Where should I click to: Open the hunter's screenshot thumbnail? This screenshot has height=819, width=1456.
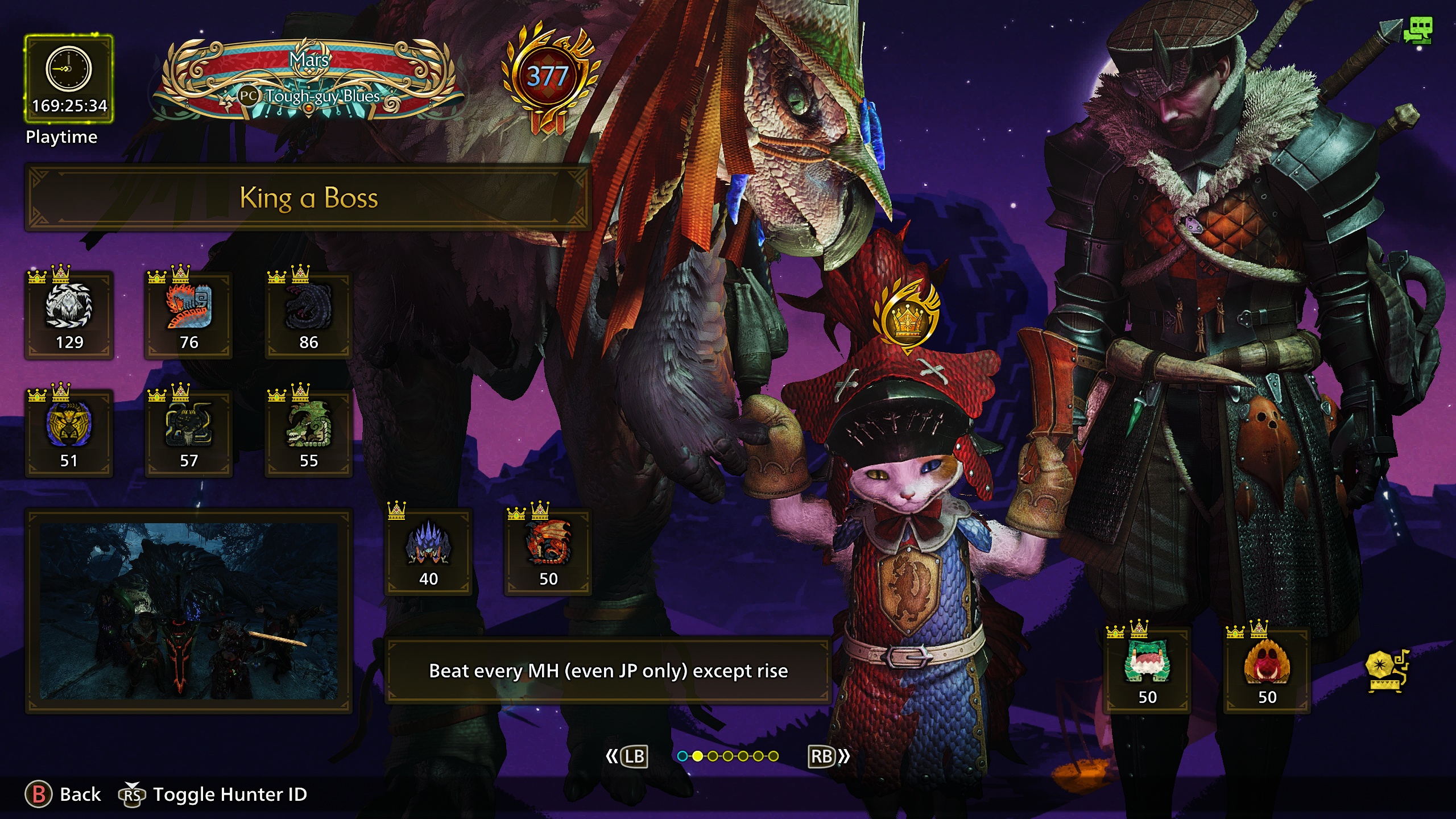(189, 611)
